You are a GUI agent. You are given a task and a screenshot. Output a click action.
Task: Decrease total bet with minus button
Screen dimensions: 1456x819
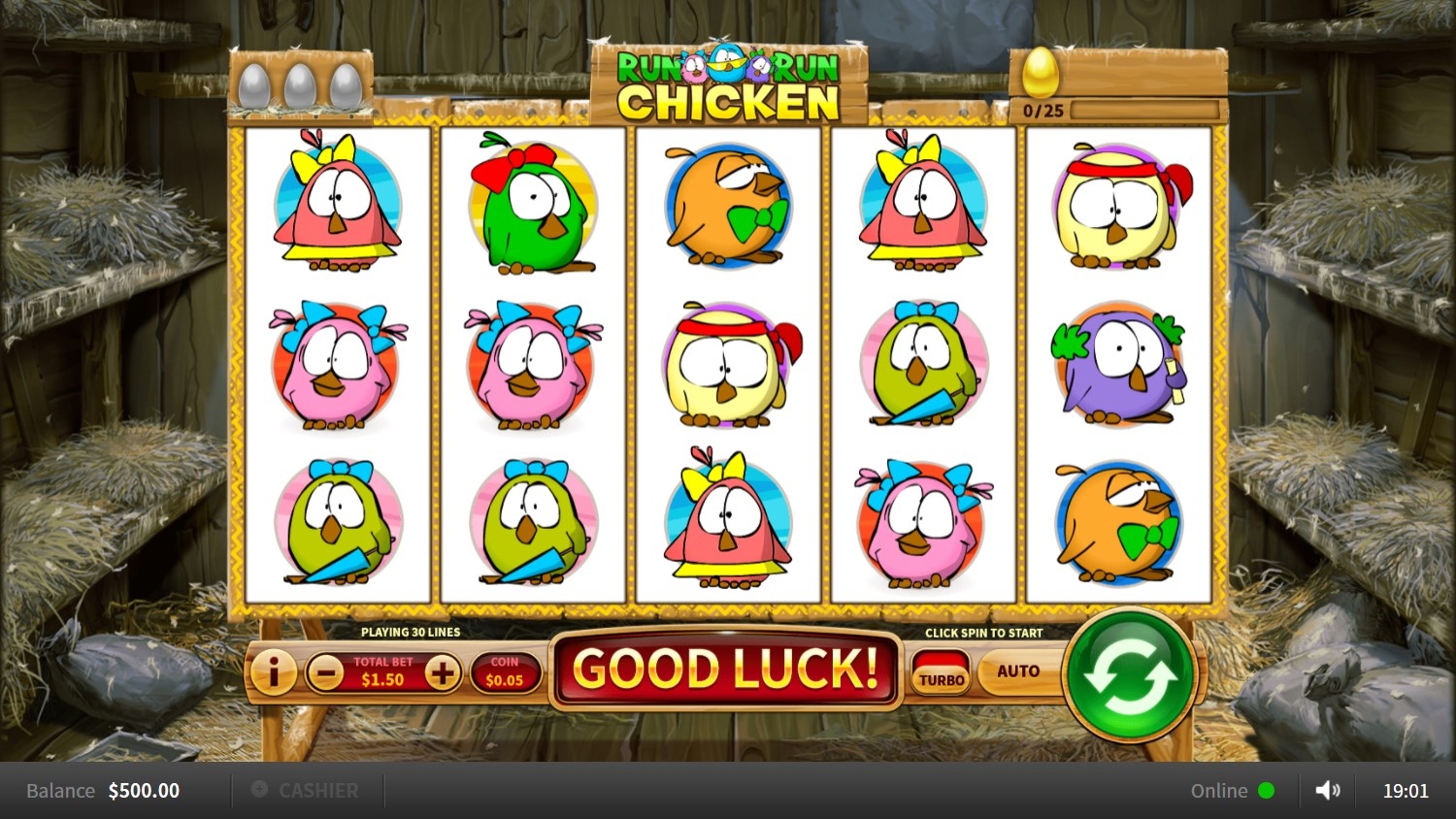325,672
